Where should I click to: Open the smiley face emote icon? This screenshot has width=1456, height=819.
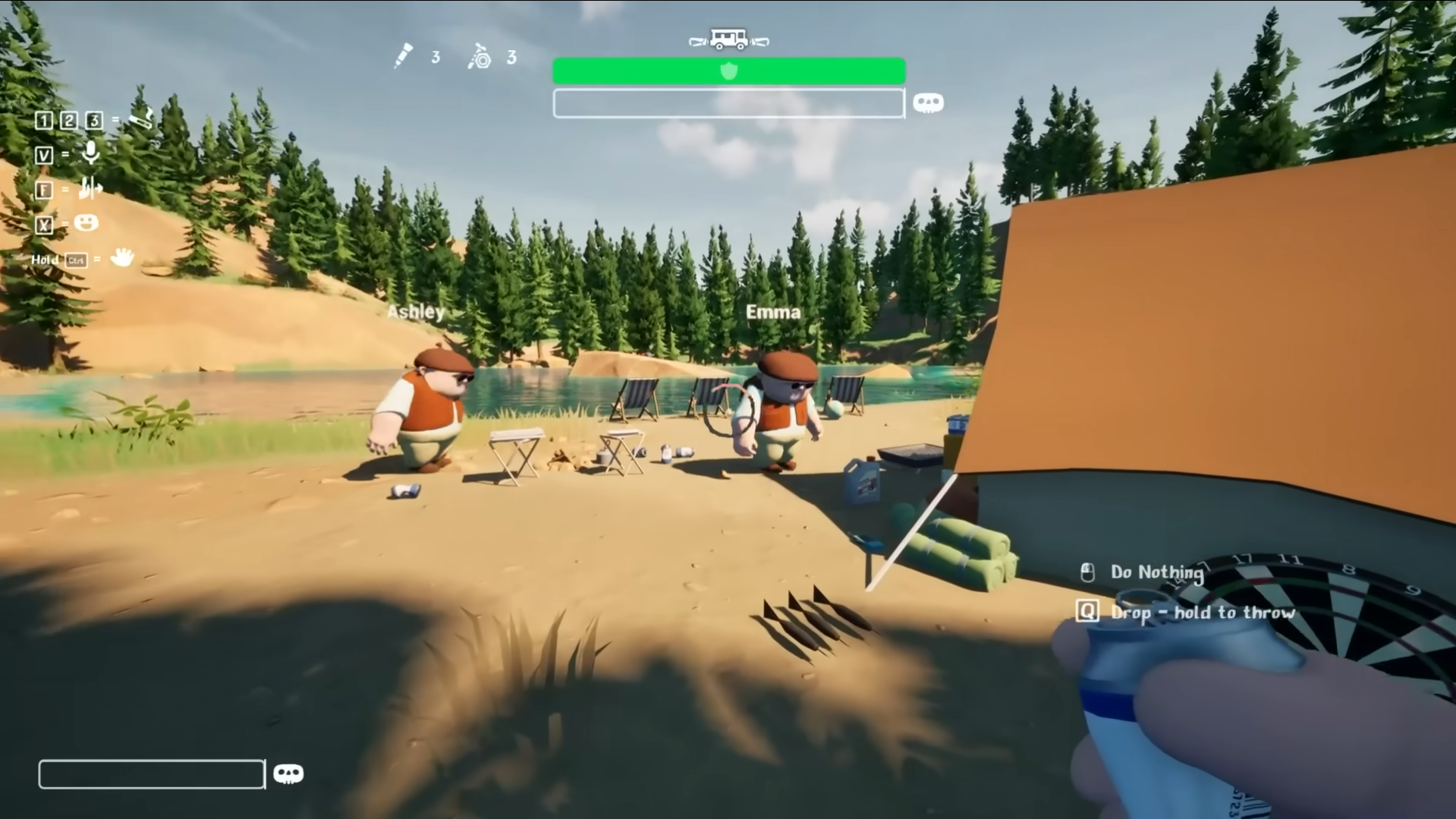click(86, 222)
